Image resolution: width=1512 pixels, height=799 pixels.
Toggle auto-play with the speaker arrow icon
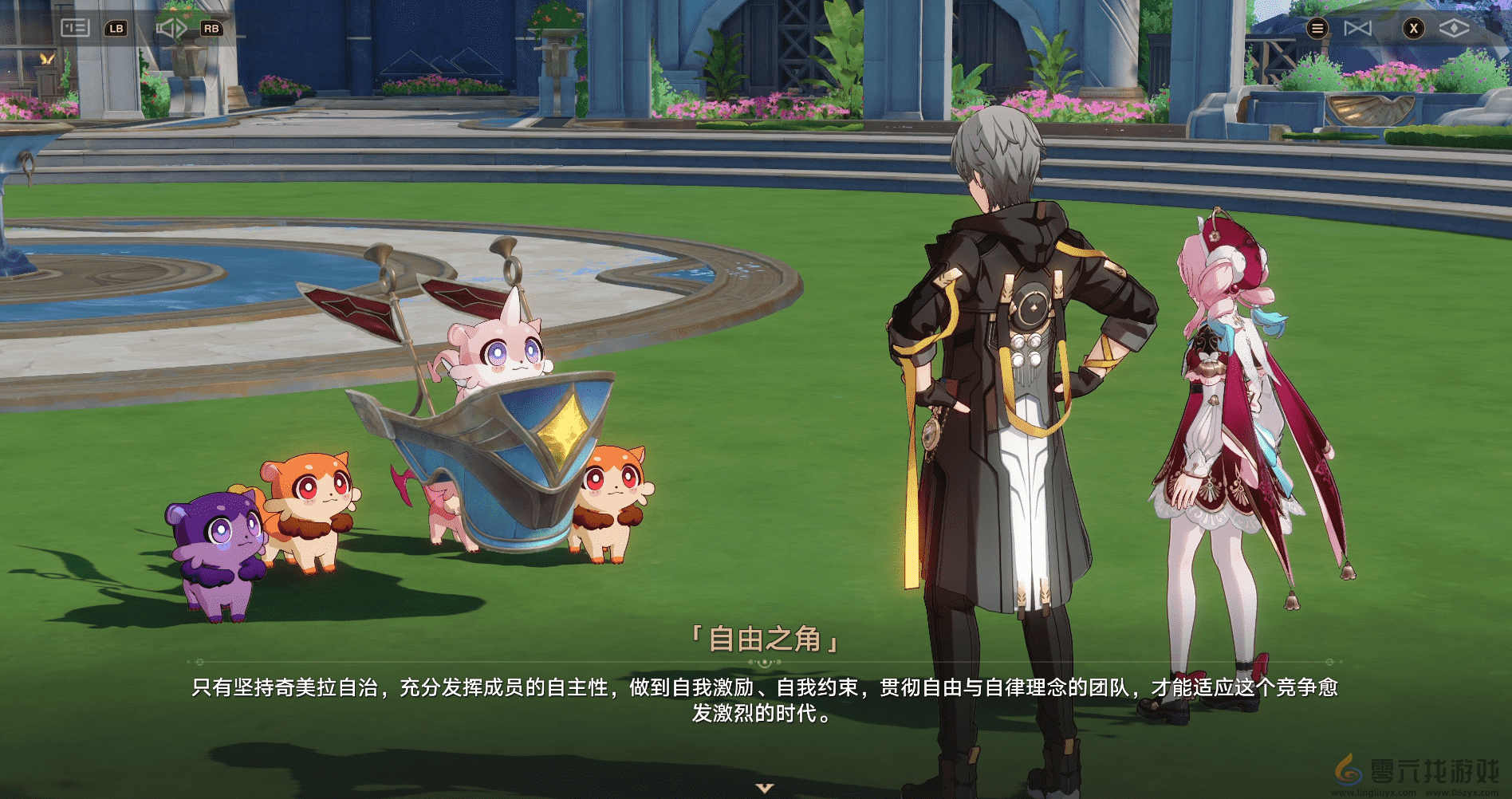(171, 29)
